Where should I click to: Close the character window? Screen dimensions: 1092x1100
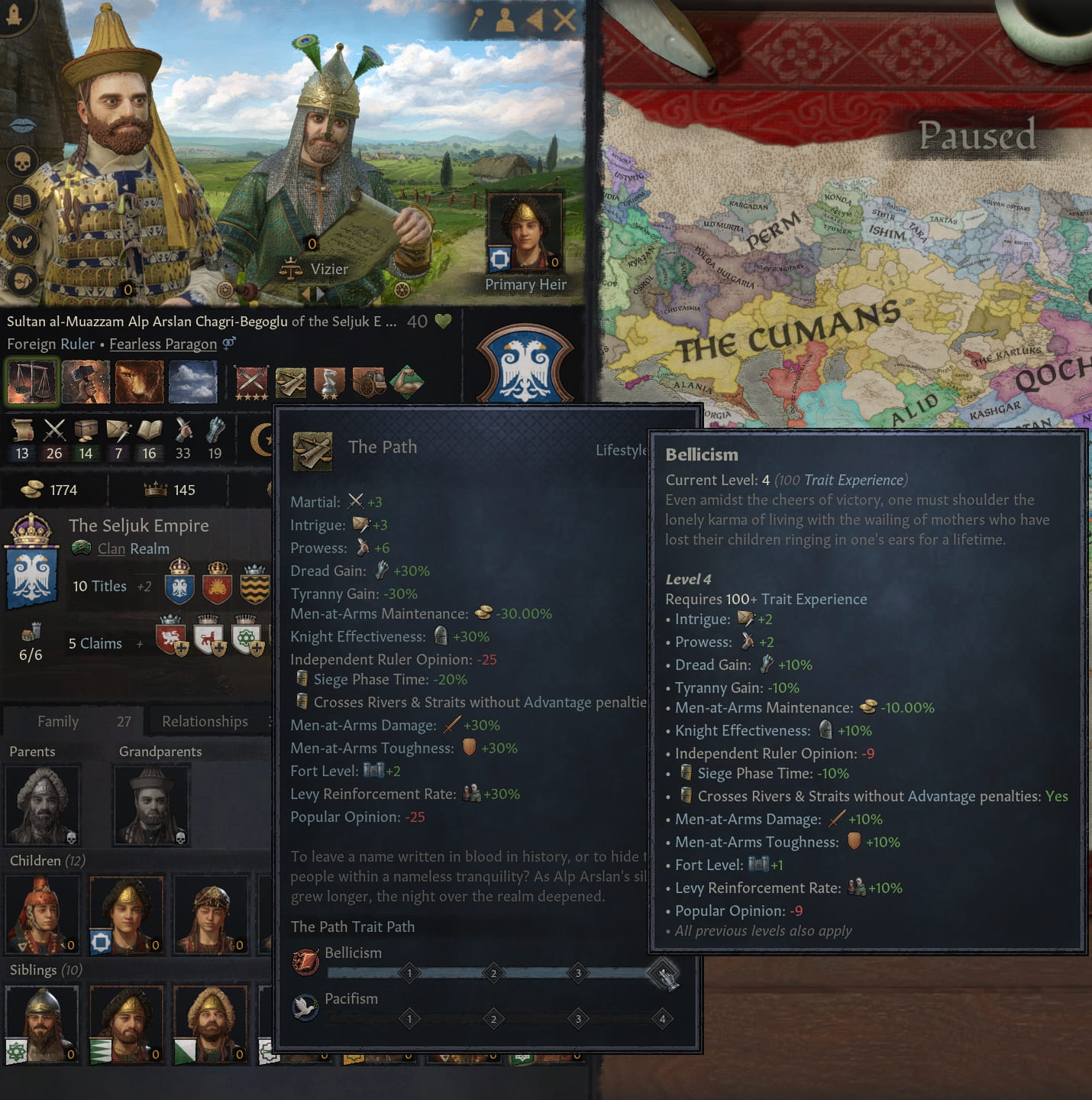pyautogui.click(x=565, y=20)
